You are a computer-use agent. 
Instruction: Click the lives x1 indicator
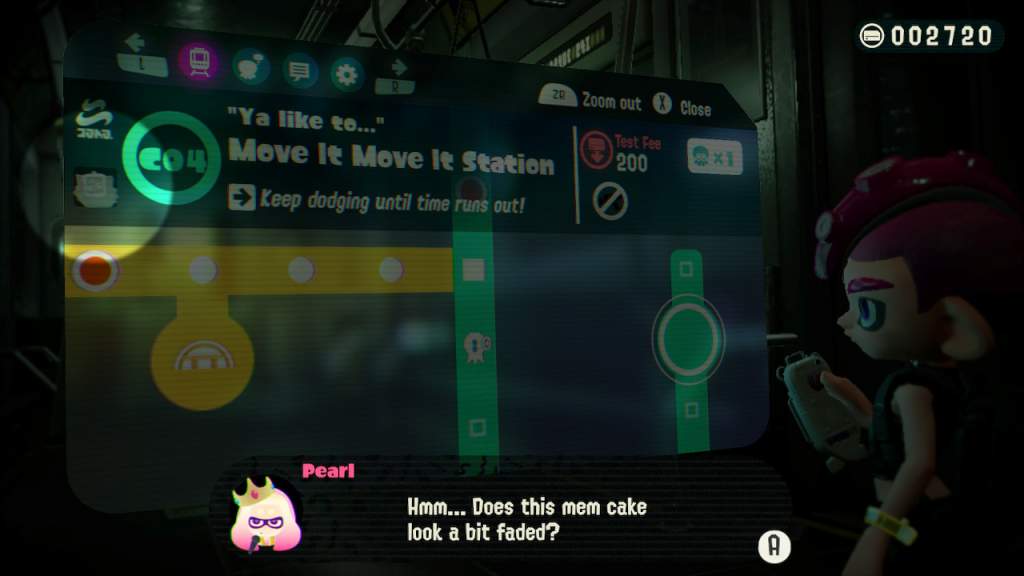tap(714, 157)
